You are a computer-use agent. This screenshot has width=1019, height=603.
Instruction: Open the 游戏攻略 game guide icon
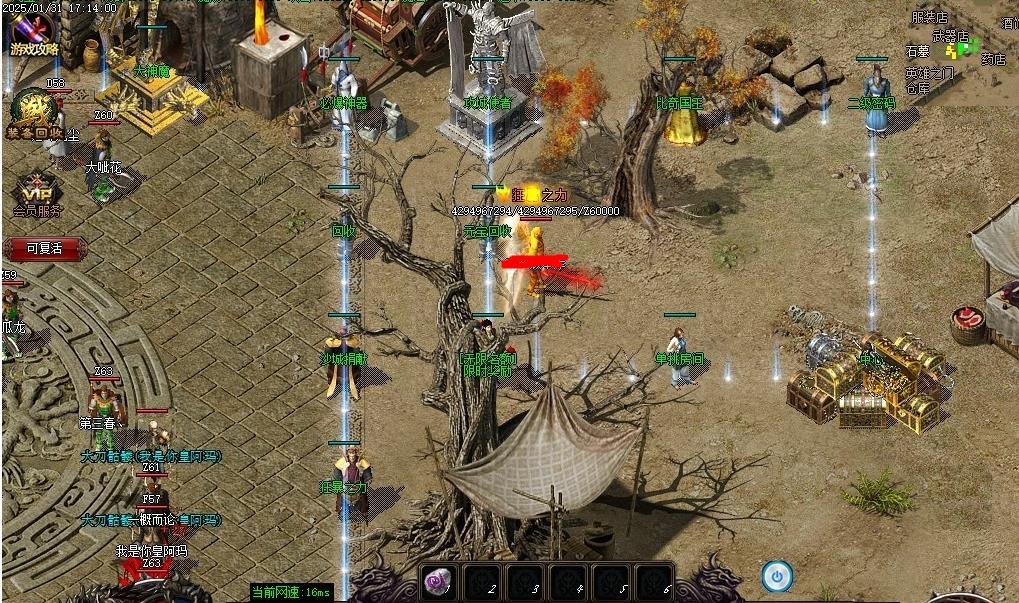(34, 33)
